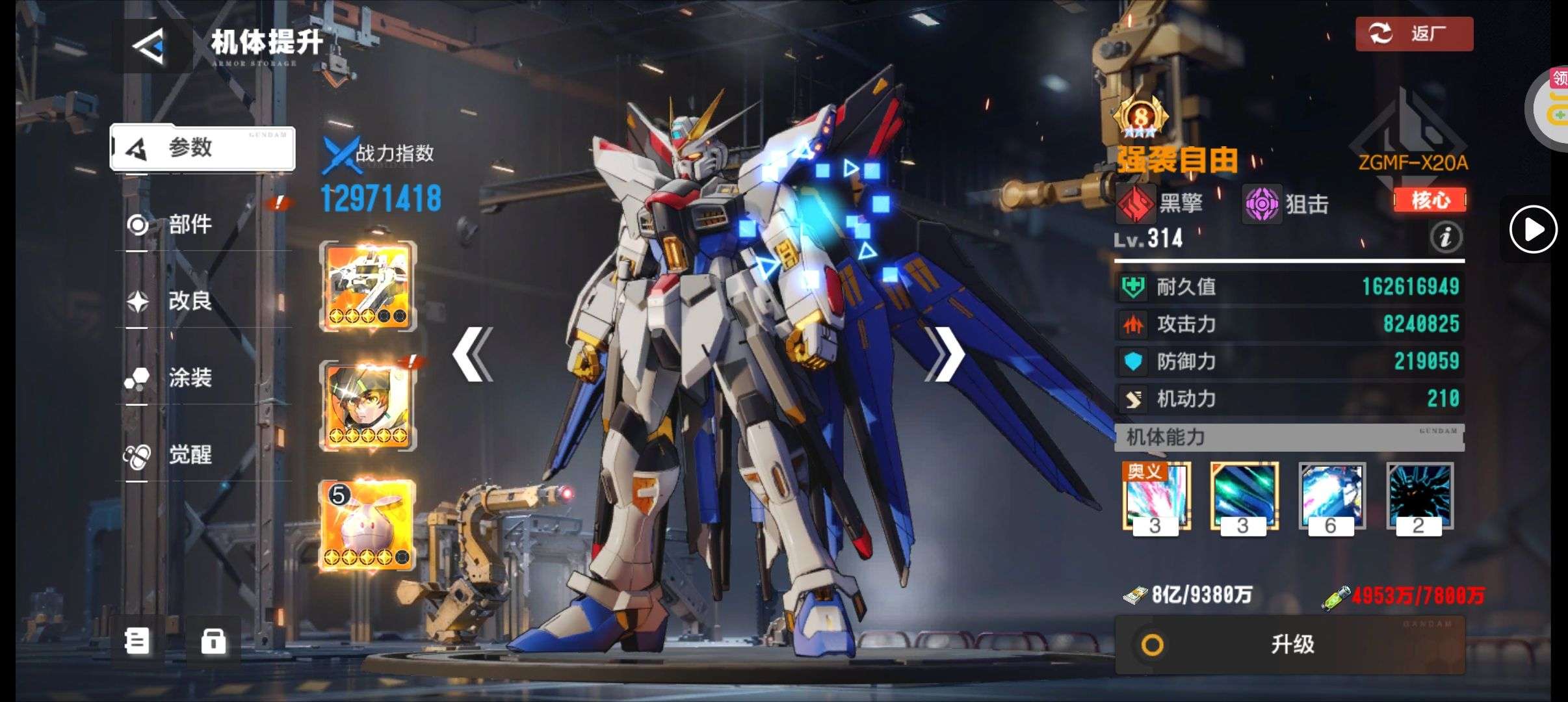The width and height of the screenshot is (1568, 702).
Task: View the 奥义 ultimate skill icon
Action: pyautogui.click(x=1156, y=497)
